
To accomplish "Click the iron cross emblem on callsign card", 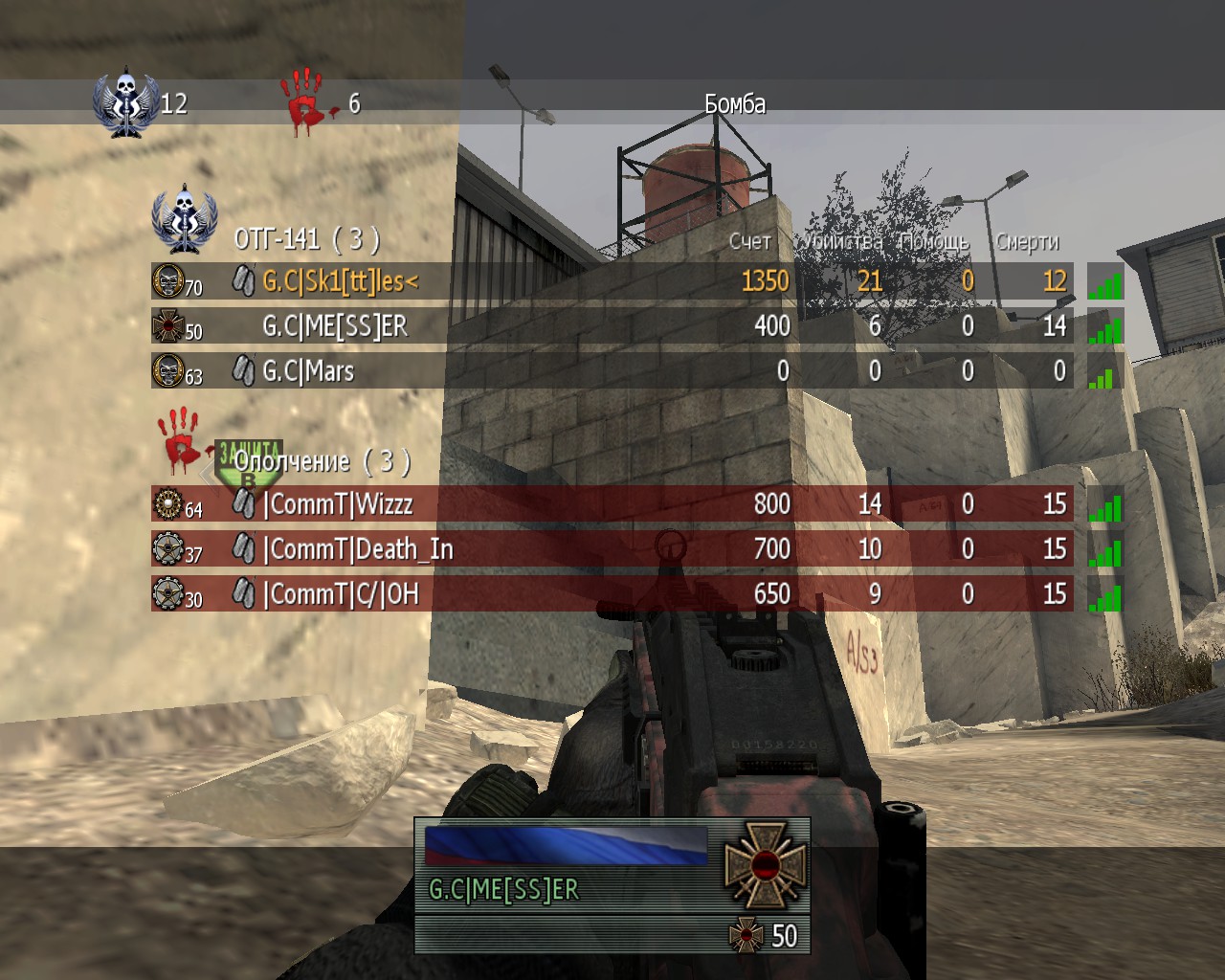I will (x=764, y=864).
